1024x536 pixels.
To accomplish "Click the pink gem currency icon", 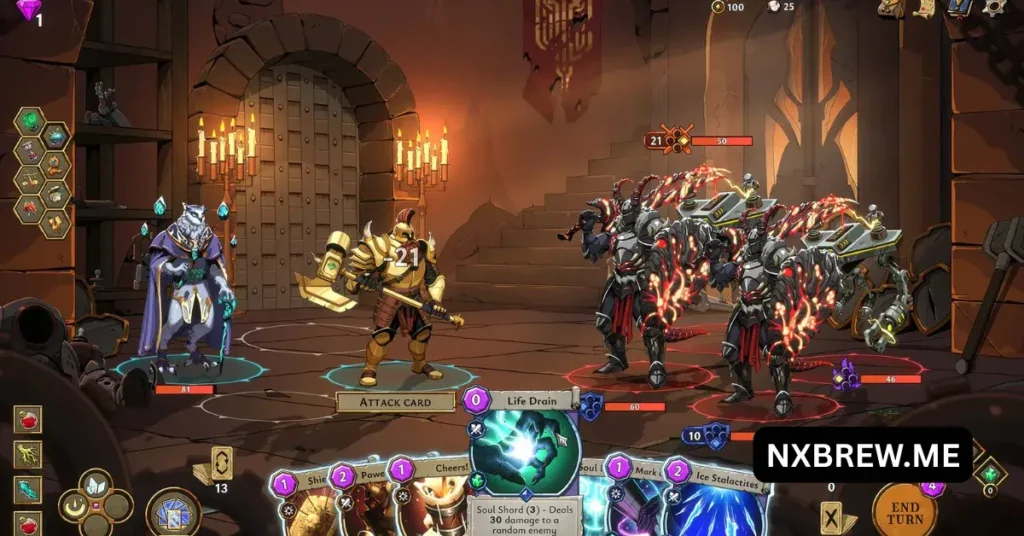I will (28, 10).
